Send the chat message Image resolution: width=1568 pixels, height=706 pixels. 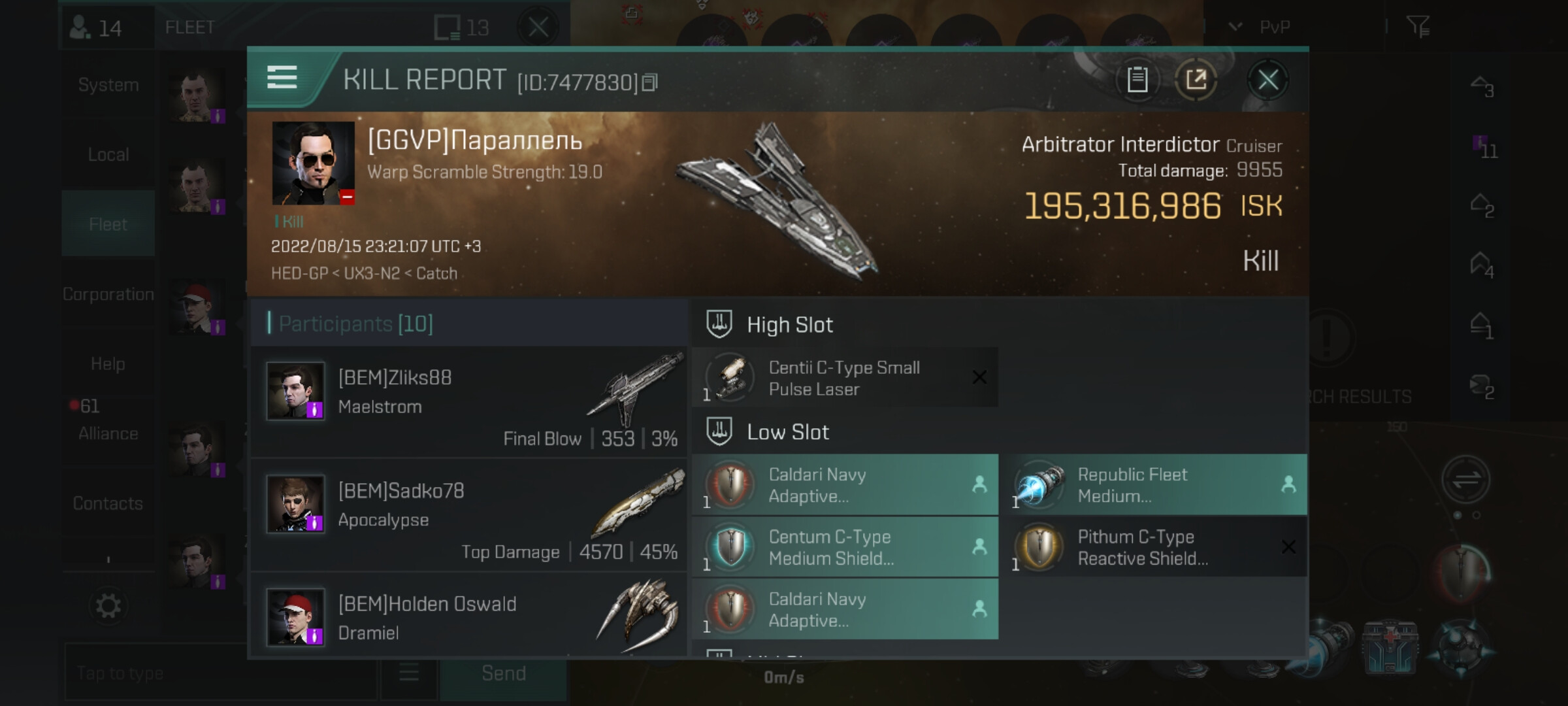[x=503, y=673]
